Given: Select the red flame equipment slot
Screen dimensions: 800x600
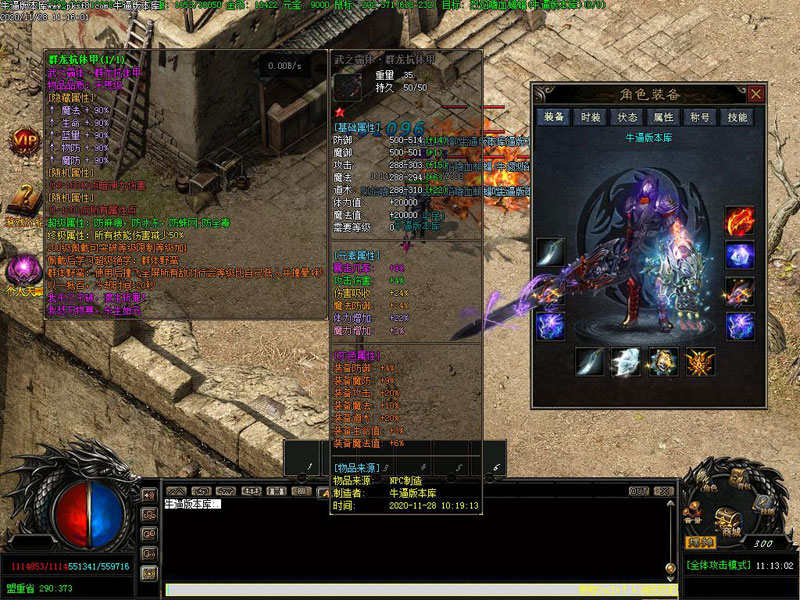Looking at the screenshot, I should pyautogui.click(x=739, y=221).
